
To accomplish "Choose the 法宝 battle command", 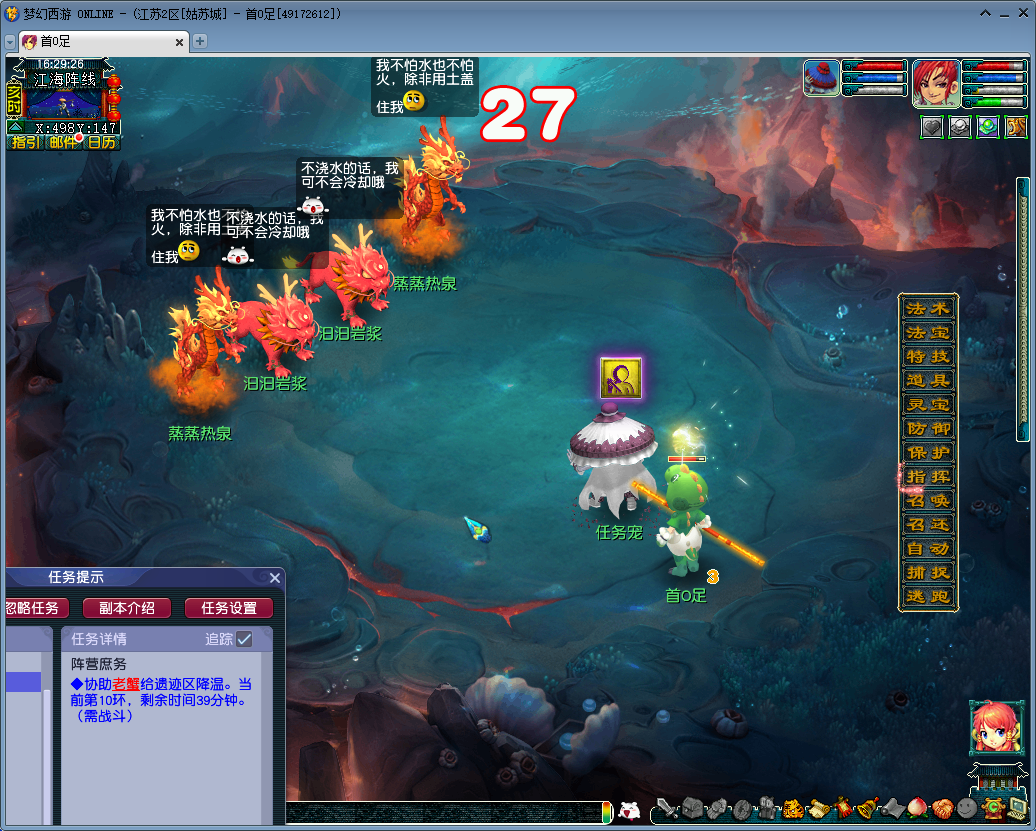I will coord(927,332).
